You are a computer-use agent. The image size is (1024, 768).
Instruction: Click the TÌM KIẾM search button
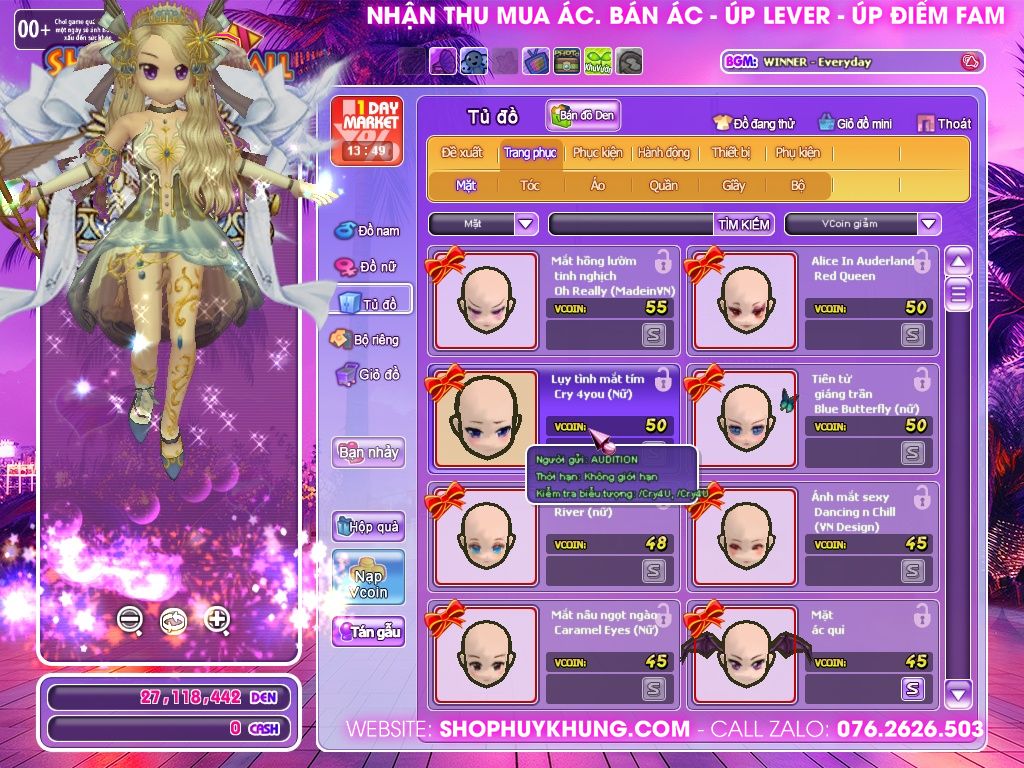[x=744, y=224]
